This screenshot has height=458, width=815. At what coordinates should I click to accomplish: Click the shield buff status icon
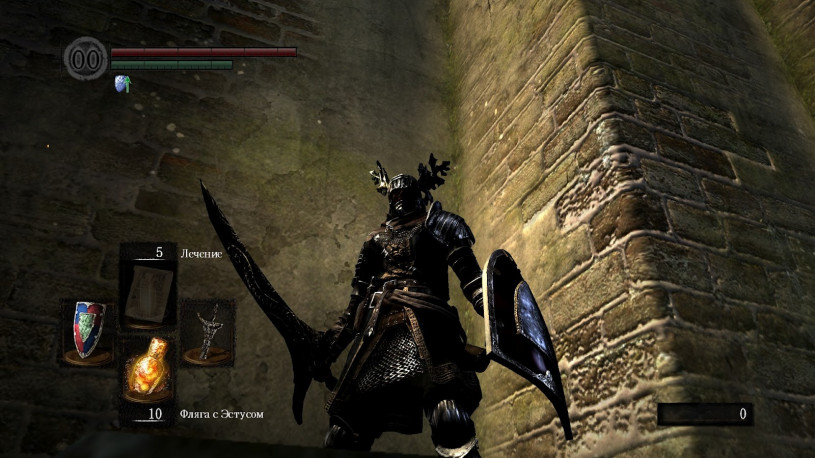click(123, 83)
